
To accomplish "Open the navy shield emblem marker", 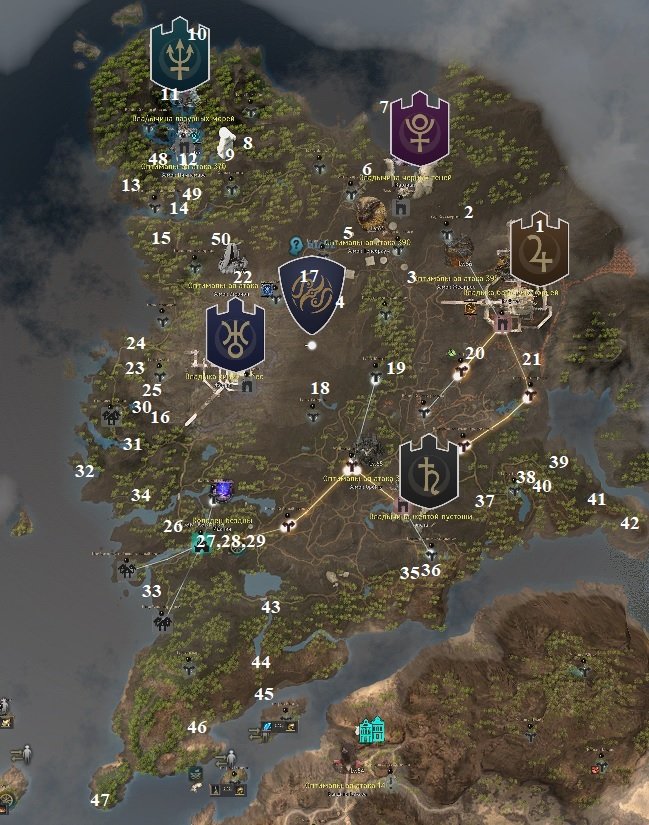I will point(310,294).
